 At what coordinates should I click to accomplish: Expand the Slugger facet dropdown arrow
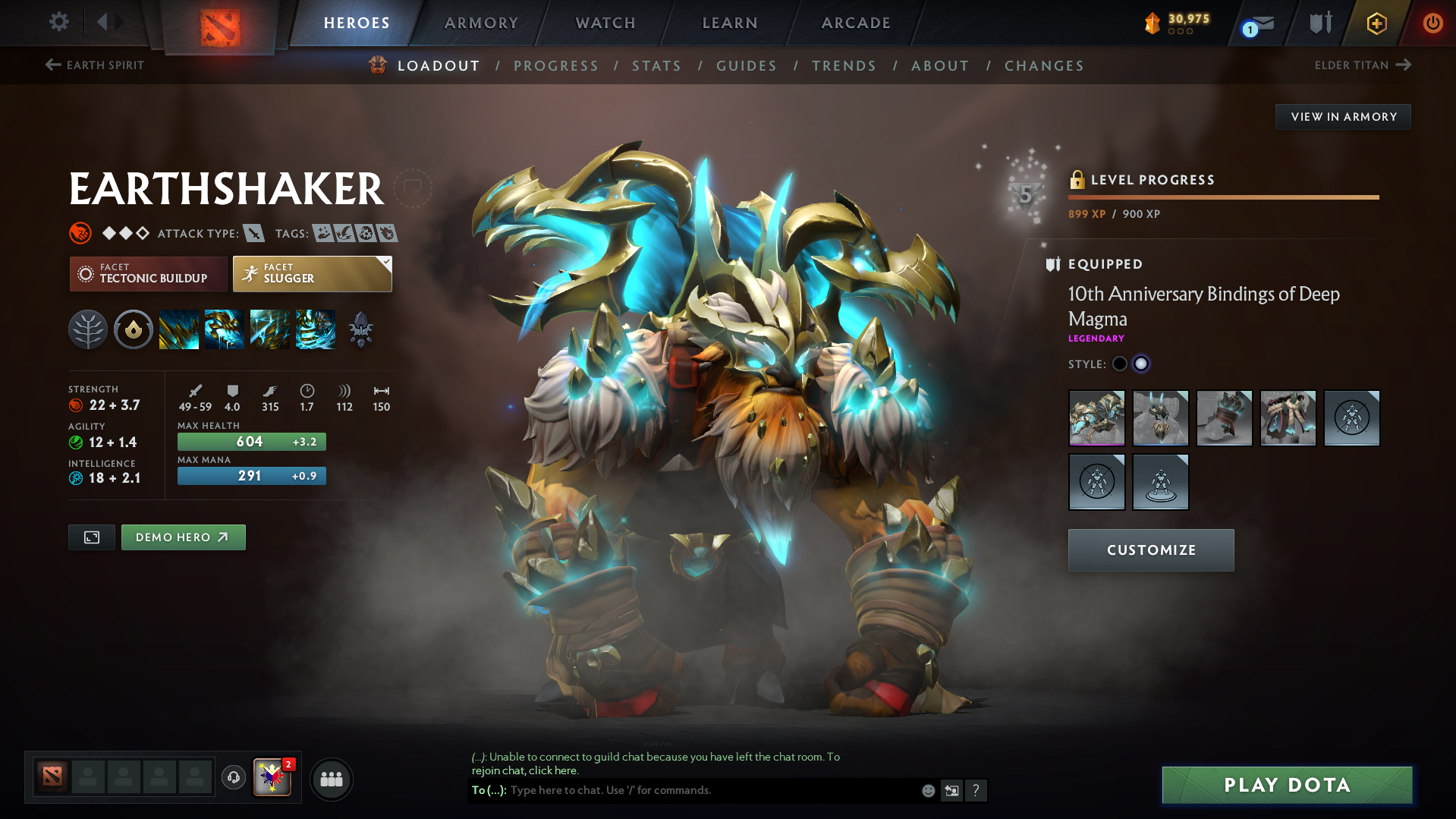(x=387, y=261)
